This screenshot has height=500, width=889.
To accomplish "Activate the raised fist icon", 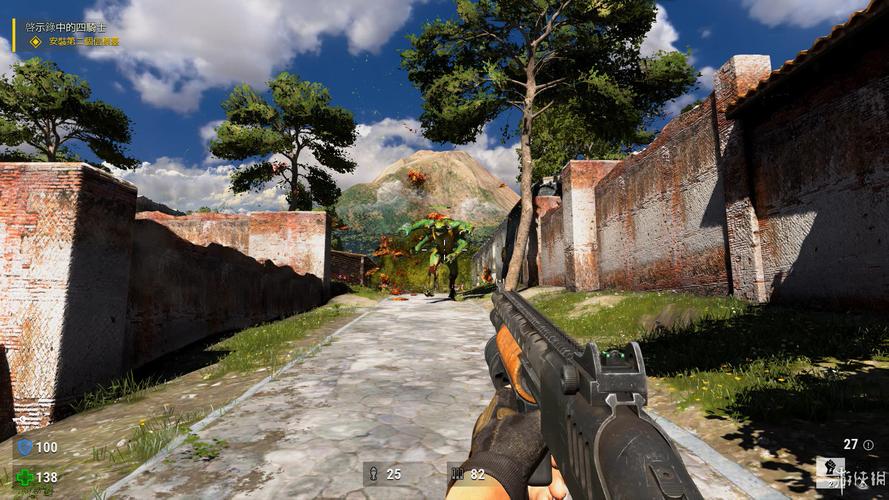I will (x=831, y=469).
